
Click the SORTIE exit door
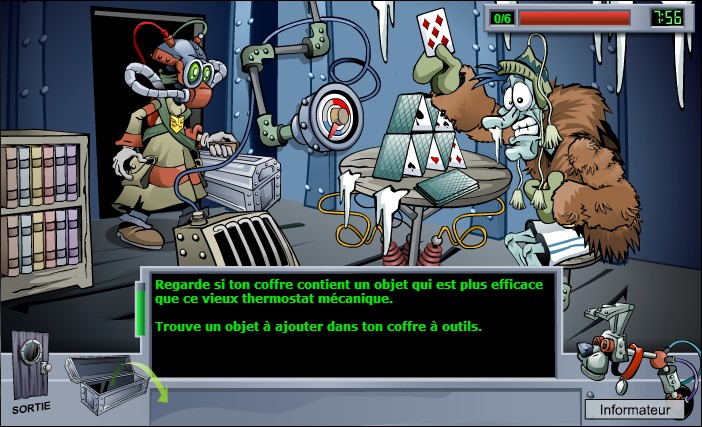[x=32, y=368]
